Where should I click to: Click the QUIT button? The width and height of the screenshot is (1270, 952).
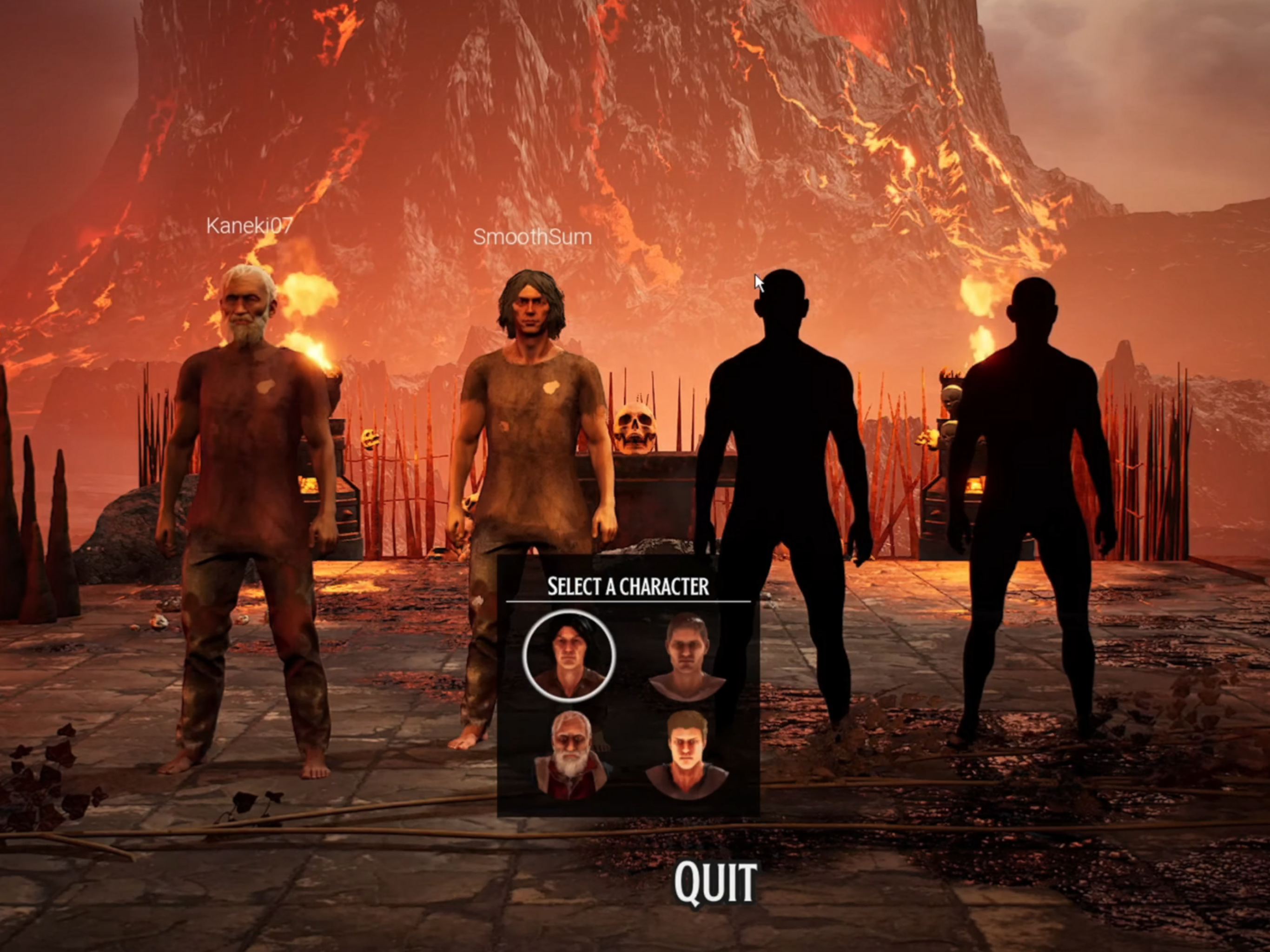[715, 883]
